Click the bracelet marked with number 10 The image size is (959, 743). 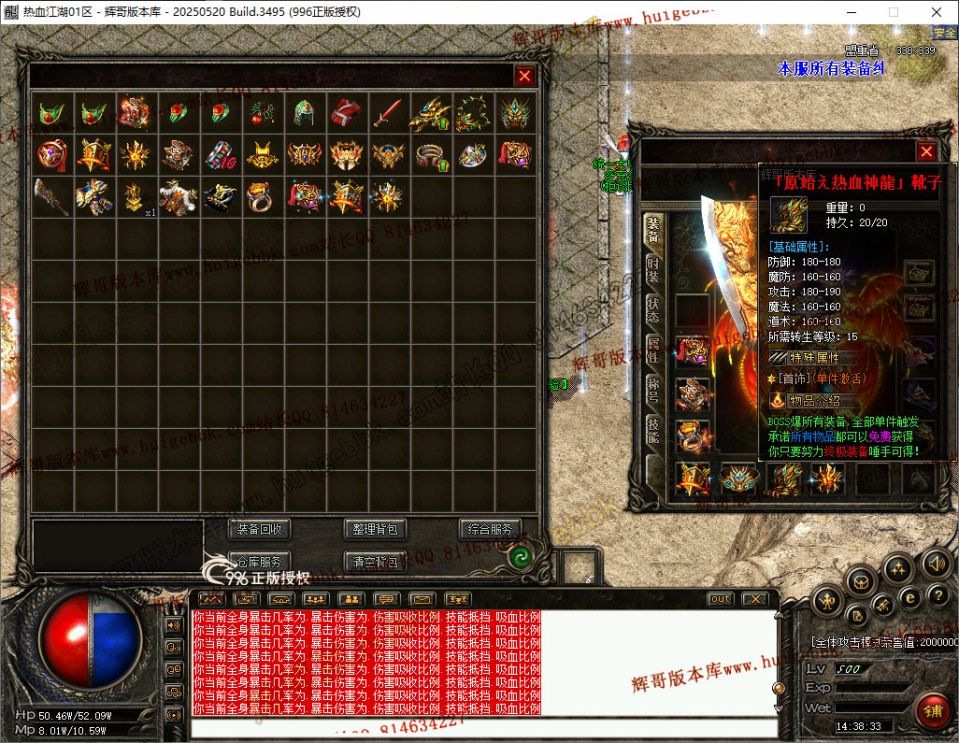click(220, 155)
